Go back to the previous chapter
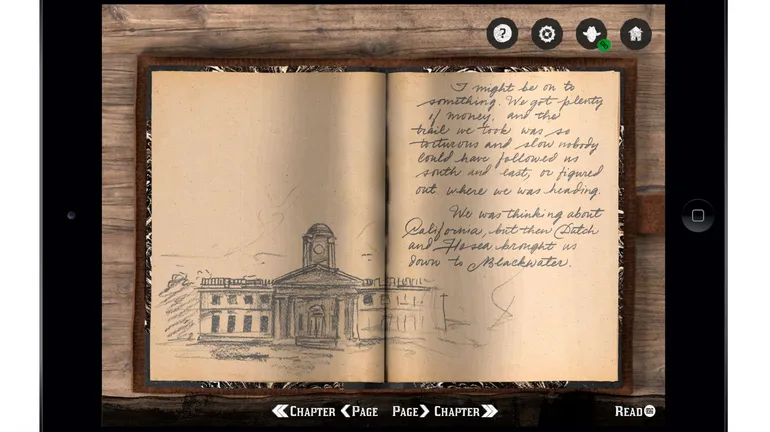 coord(303,411)
